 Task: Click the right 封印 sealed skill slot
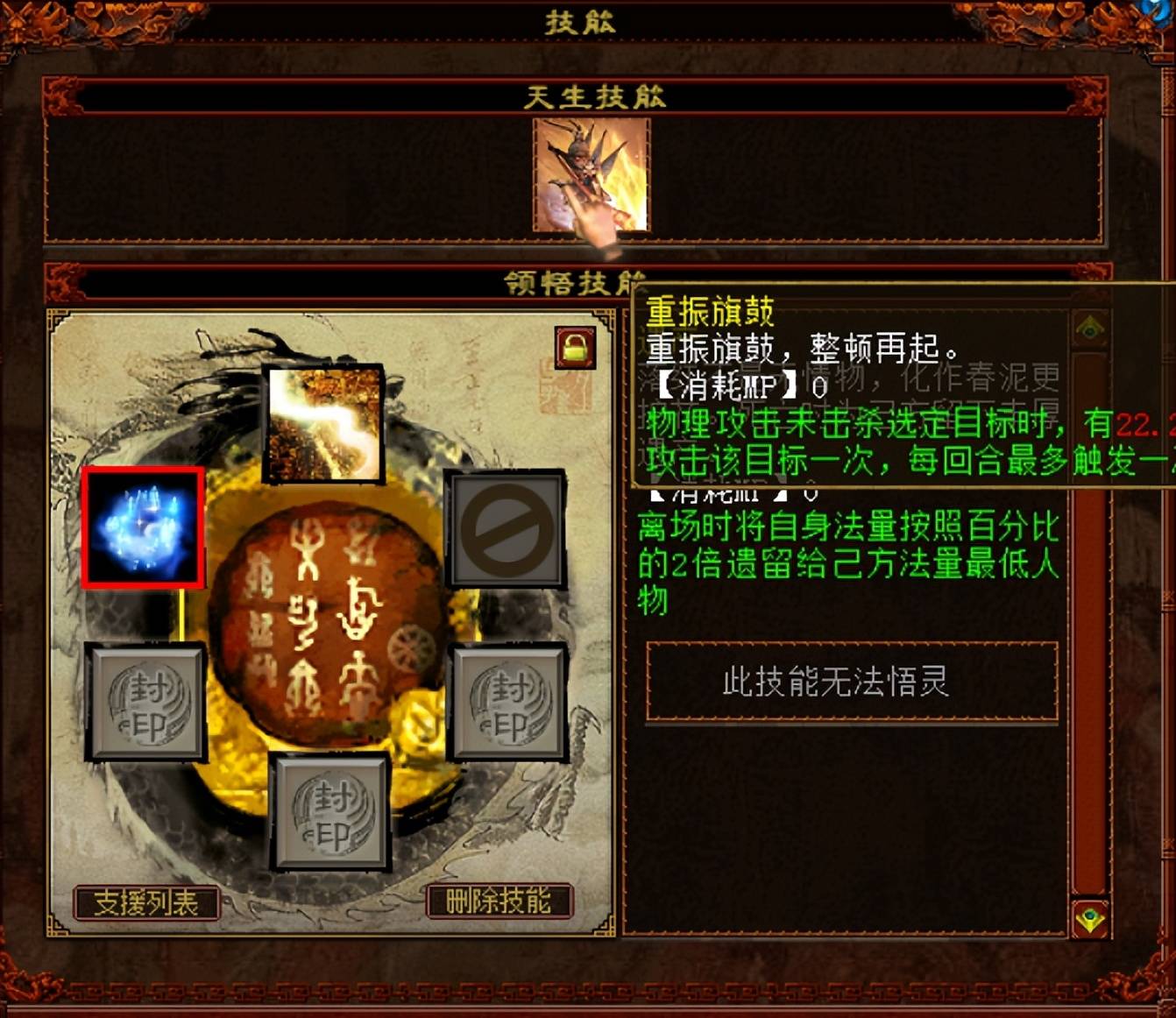(507, 703)
